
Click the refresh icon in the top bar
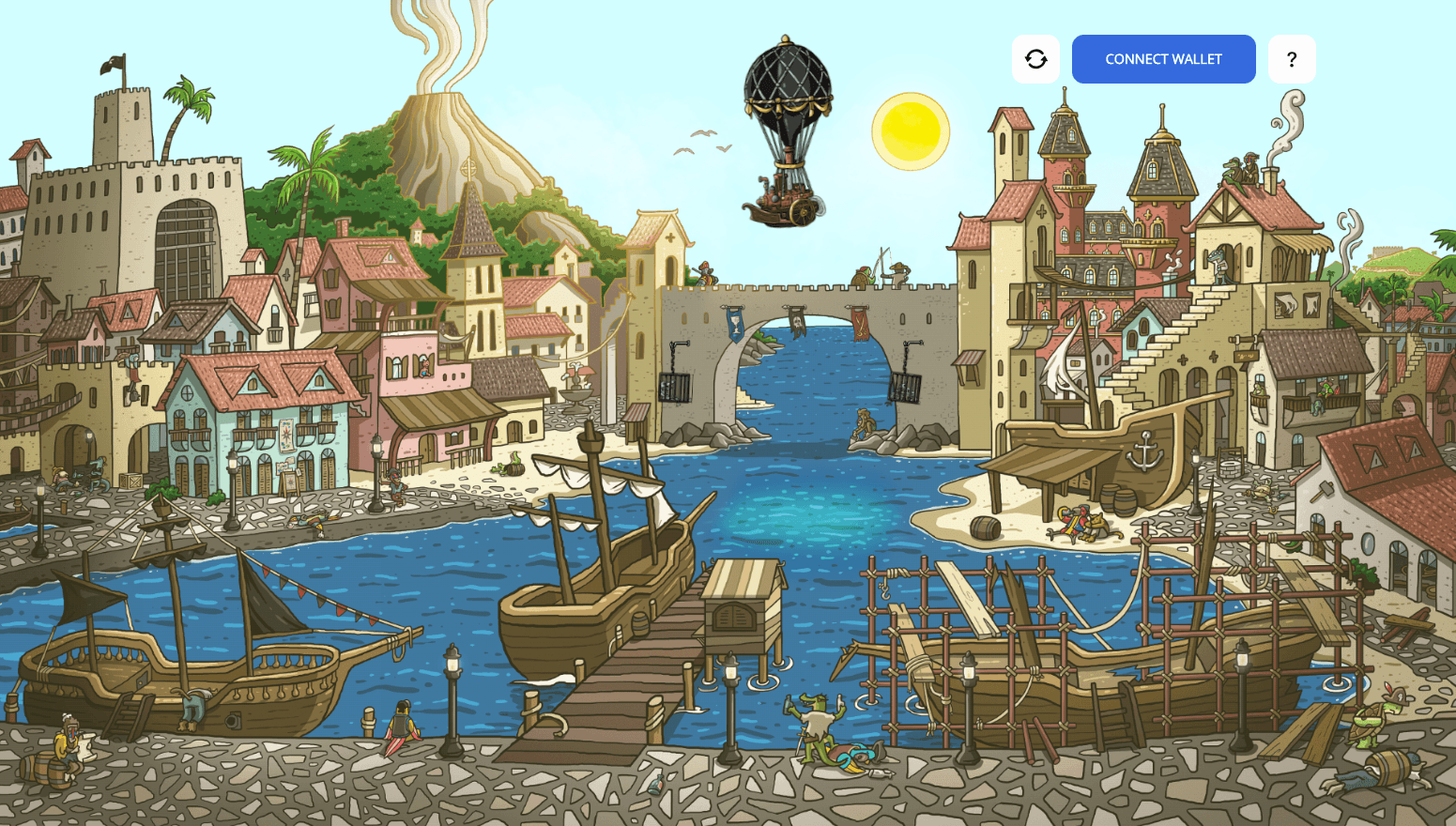coord(1035,58)
